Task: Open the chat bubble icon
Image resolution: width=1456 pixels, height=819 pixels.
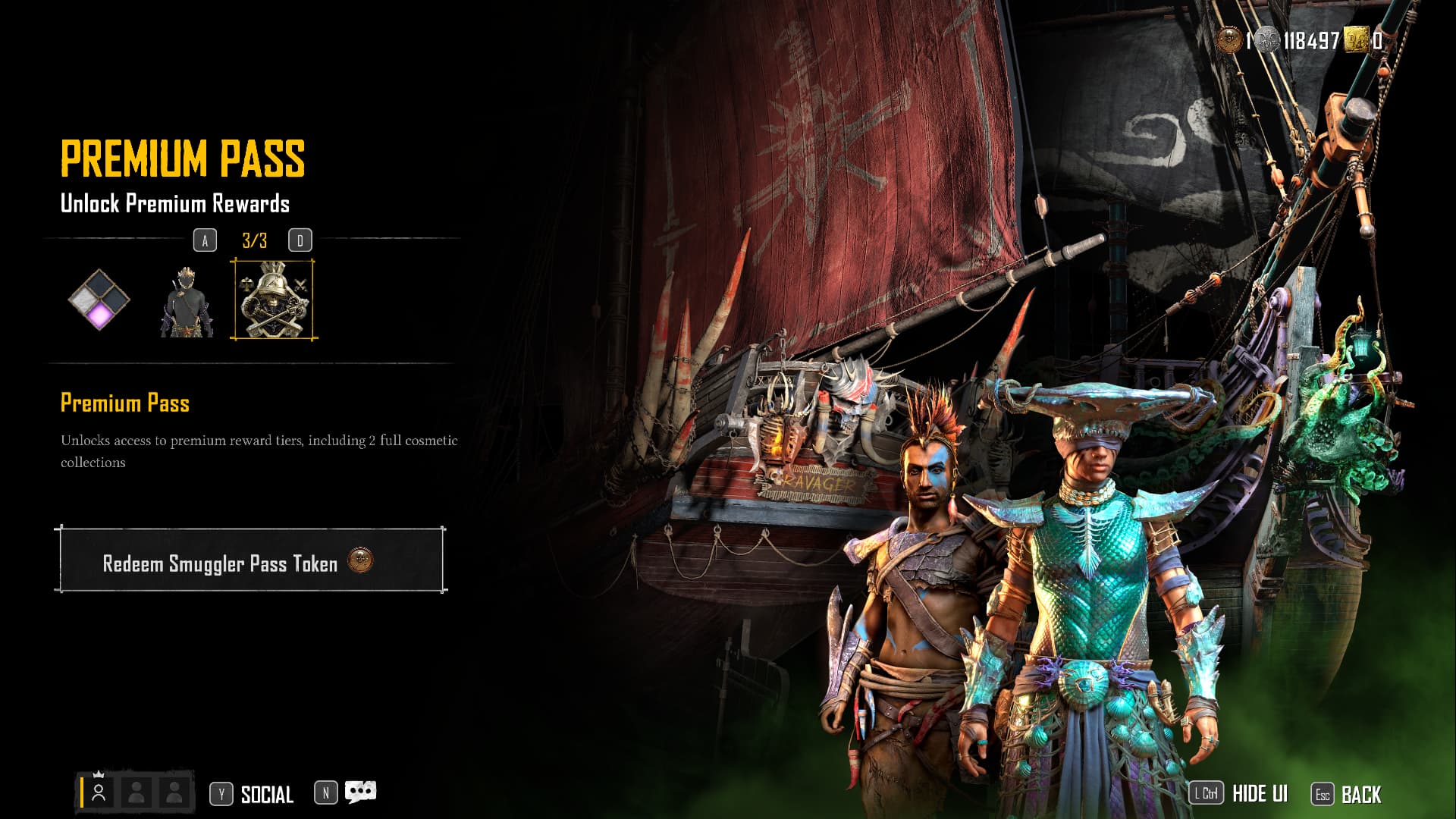Action: coord(360,792)
